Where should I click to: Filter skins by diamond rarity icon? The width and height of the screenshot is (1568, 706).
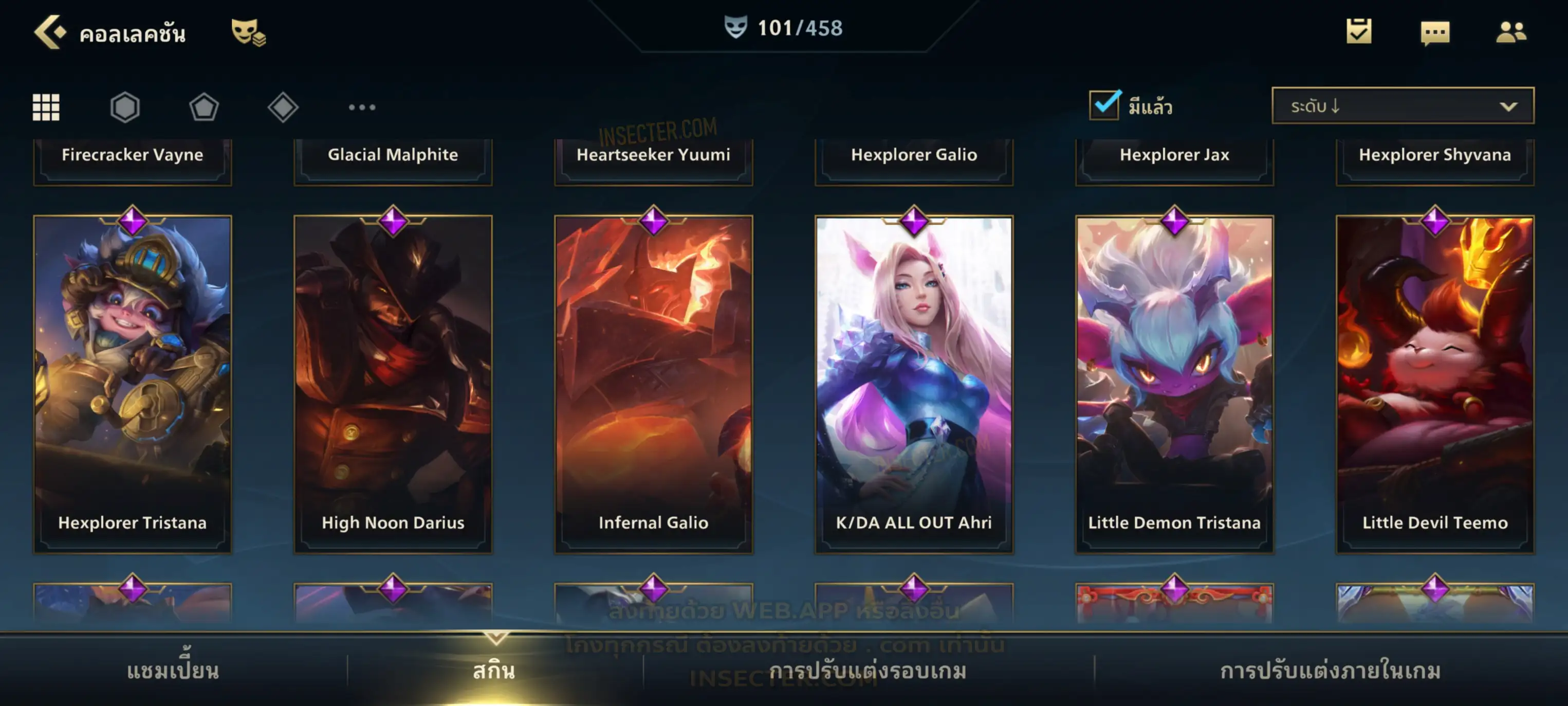(x=283, y=107)
